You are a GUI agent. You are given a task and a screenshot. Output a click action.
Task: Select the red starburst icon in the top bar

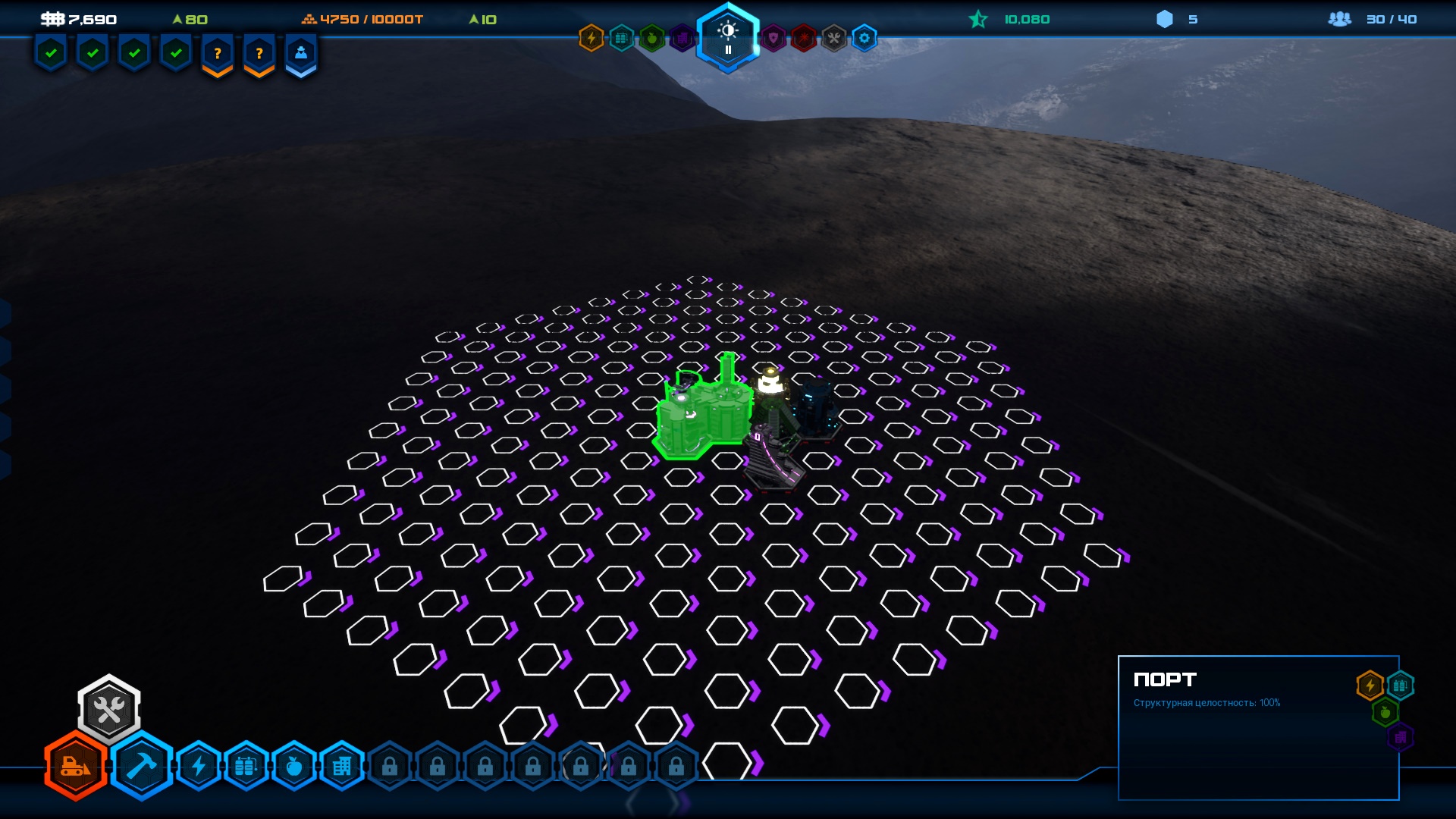[804, 38]
